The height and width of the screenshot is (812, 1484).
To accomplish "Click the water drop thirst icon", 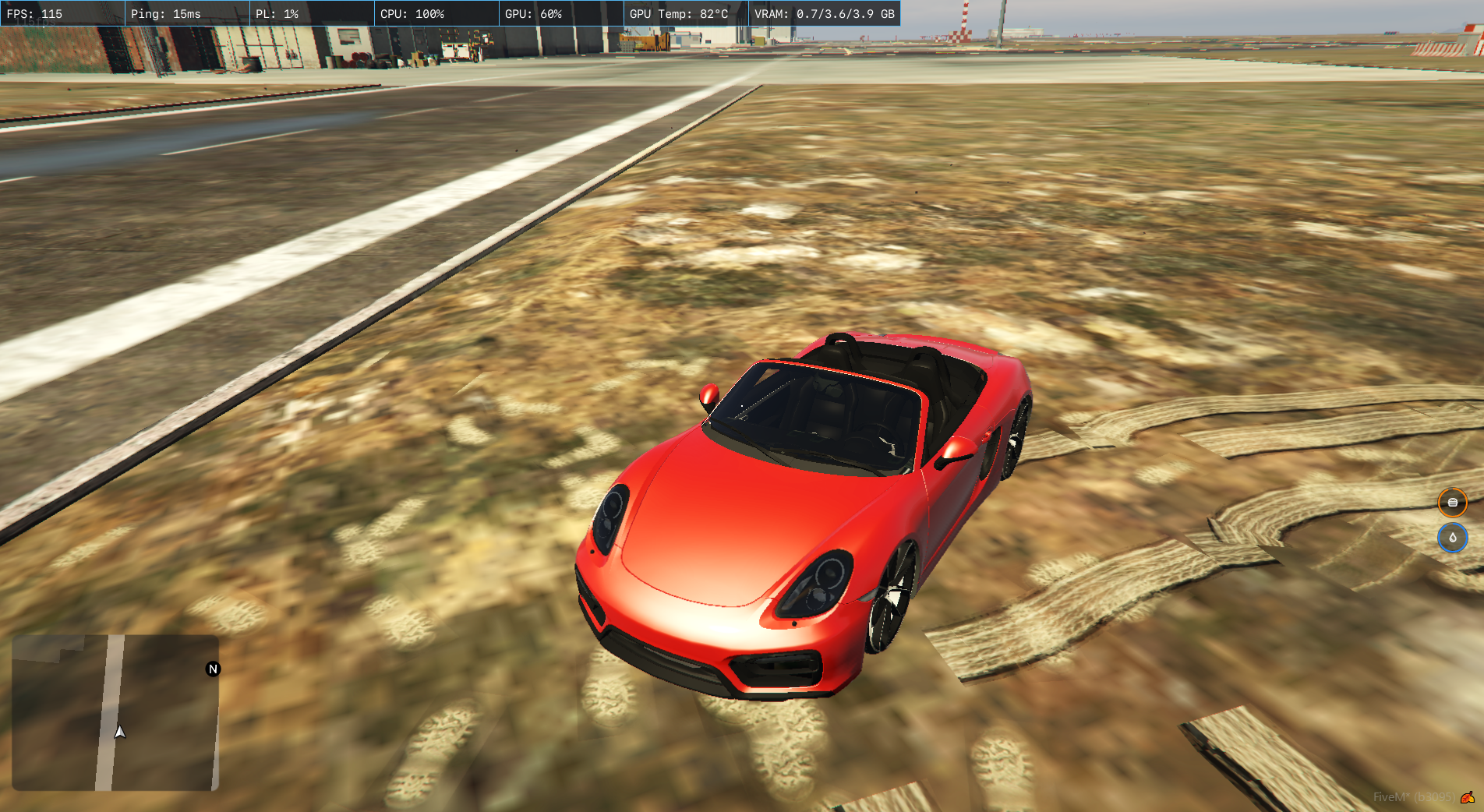I will pos(1452,538).
